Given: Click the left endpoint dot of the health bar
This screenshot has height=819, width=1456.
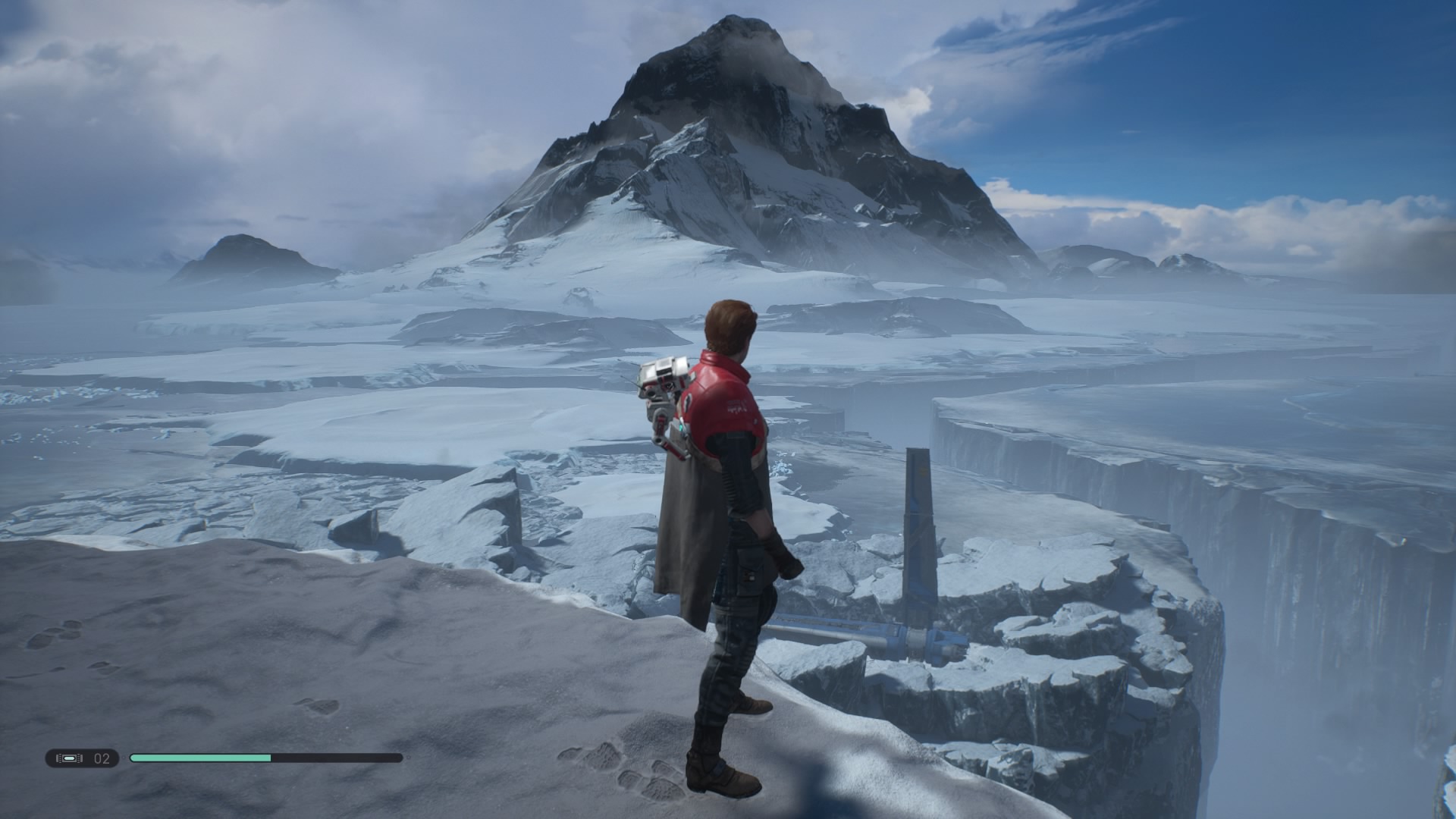Looking at the screenshot, I should pyautogui.click(x=124, y=758).
